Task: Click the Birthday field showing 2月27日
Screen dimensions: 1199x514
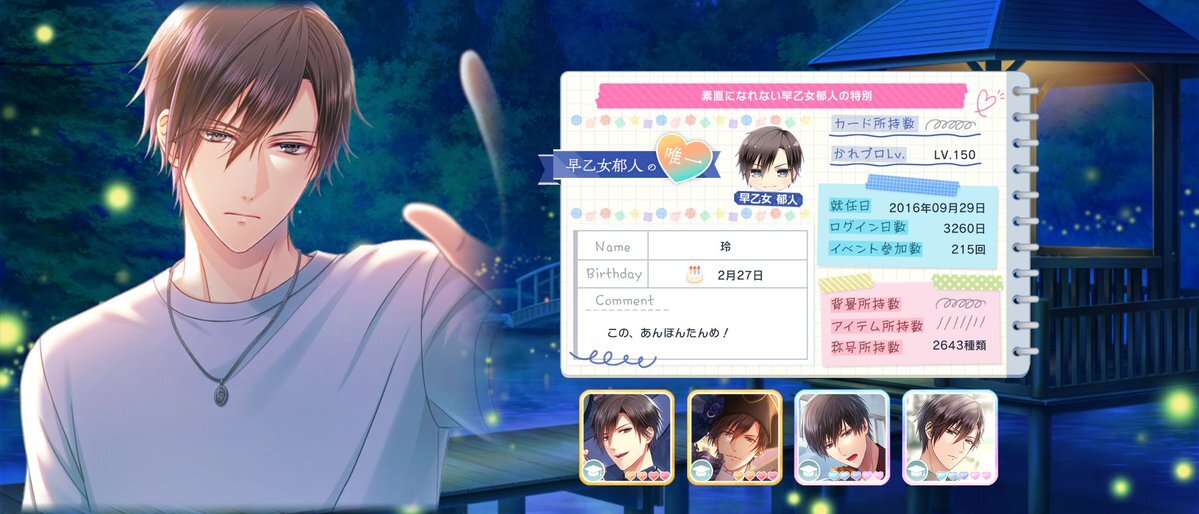Action: (x=727, y=273)
